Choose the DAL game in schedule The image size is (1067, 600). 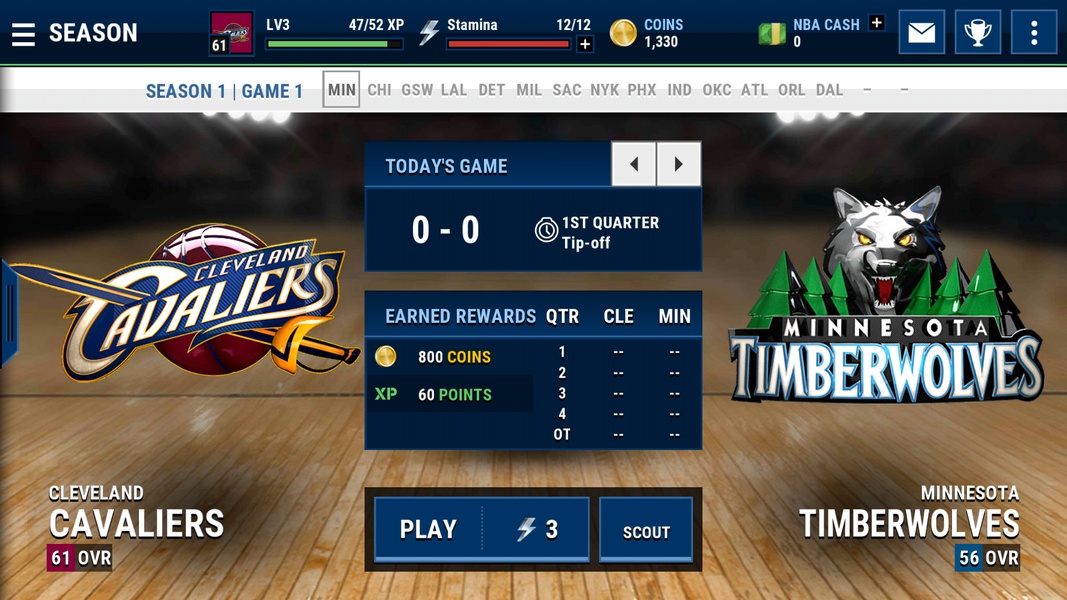[829, 90]
